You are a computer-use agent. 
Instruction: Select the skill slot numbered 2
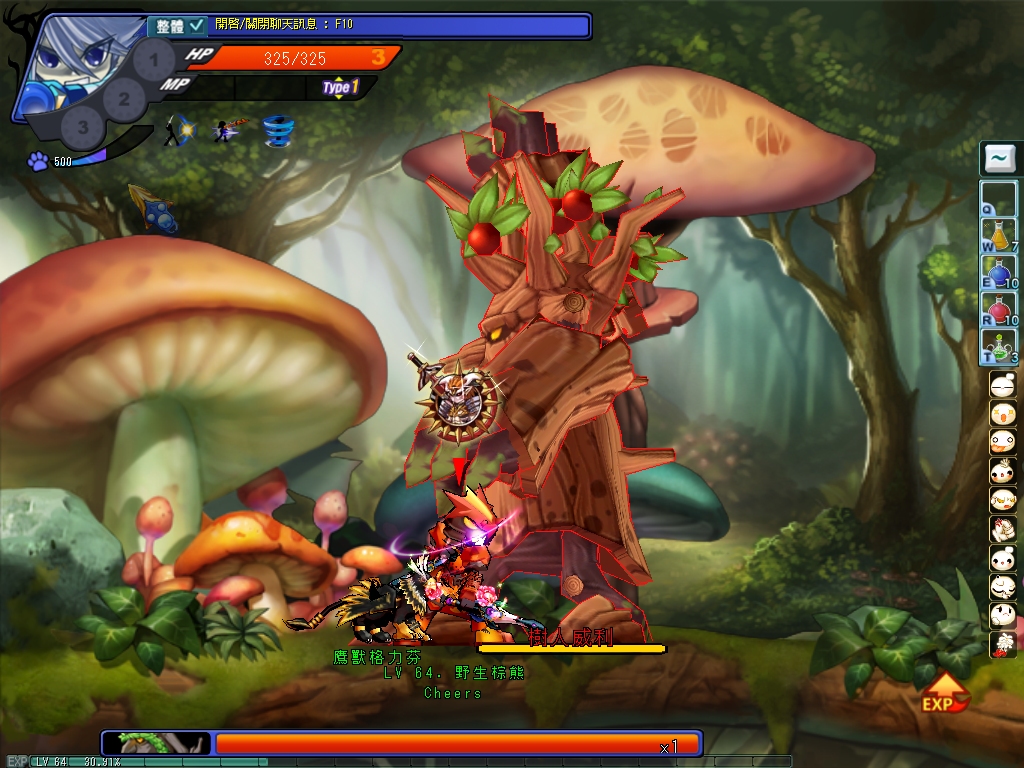123,98
